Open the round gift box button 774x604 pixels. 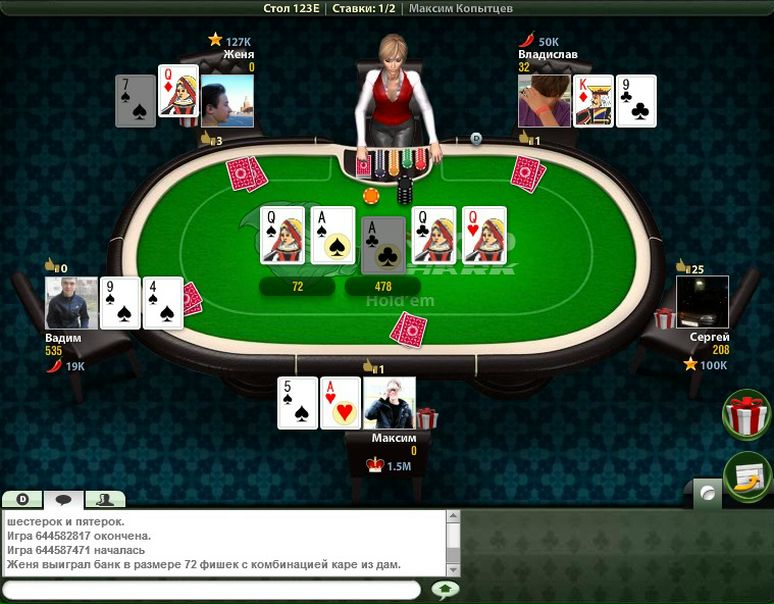pyautogui.click(x=745, y=415)
